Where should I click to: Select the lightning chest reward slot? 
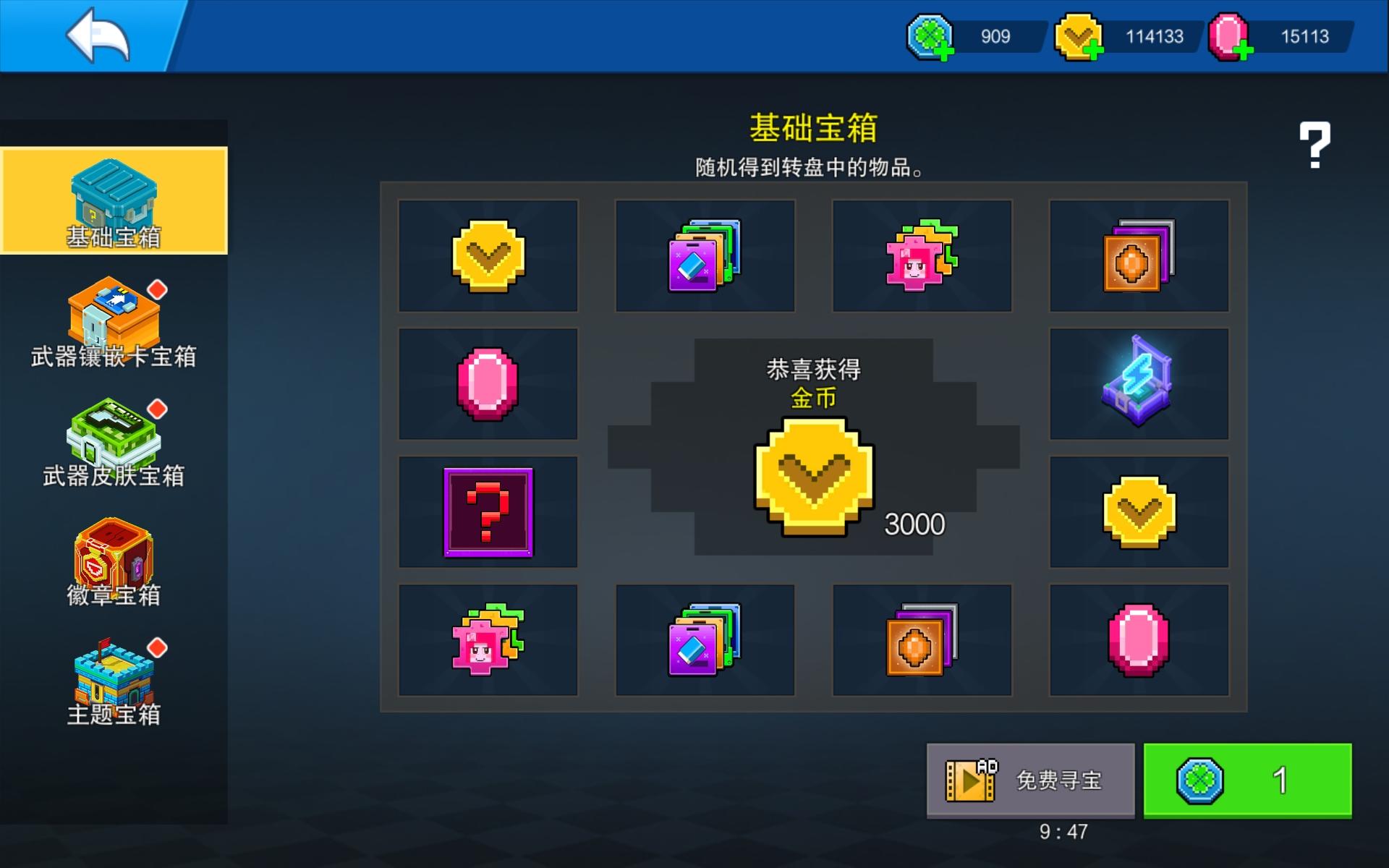1139,383
